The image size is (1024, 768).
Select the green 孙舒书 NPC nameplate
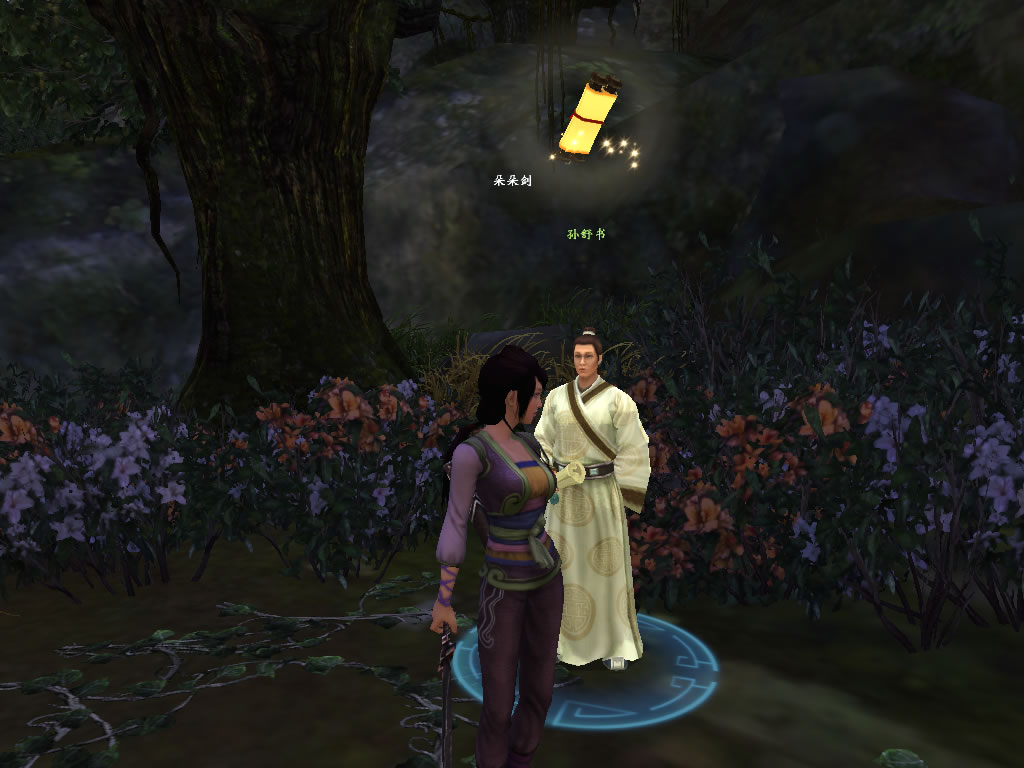coord(586,235)
